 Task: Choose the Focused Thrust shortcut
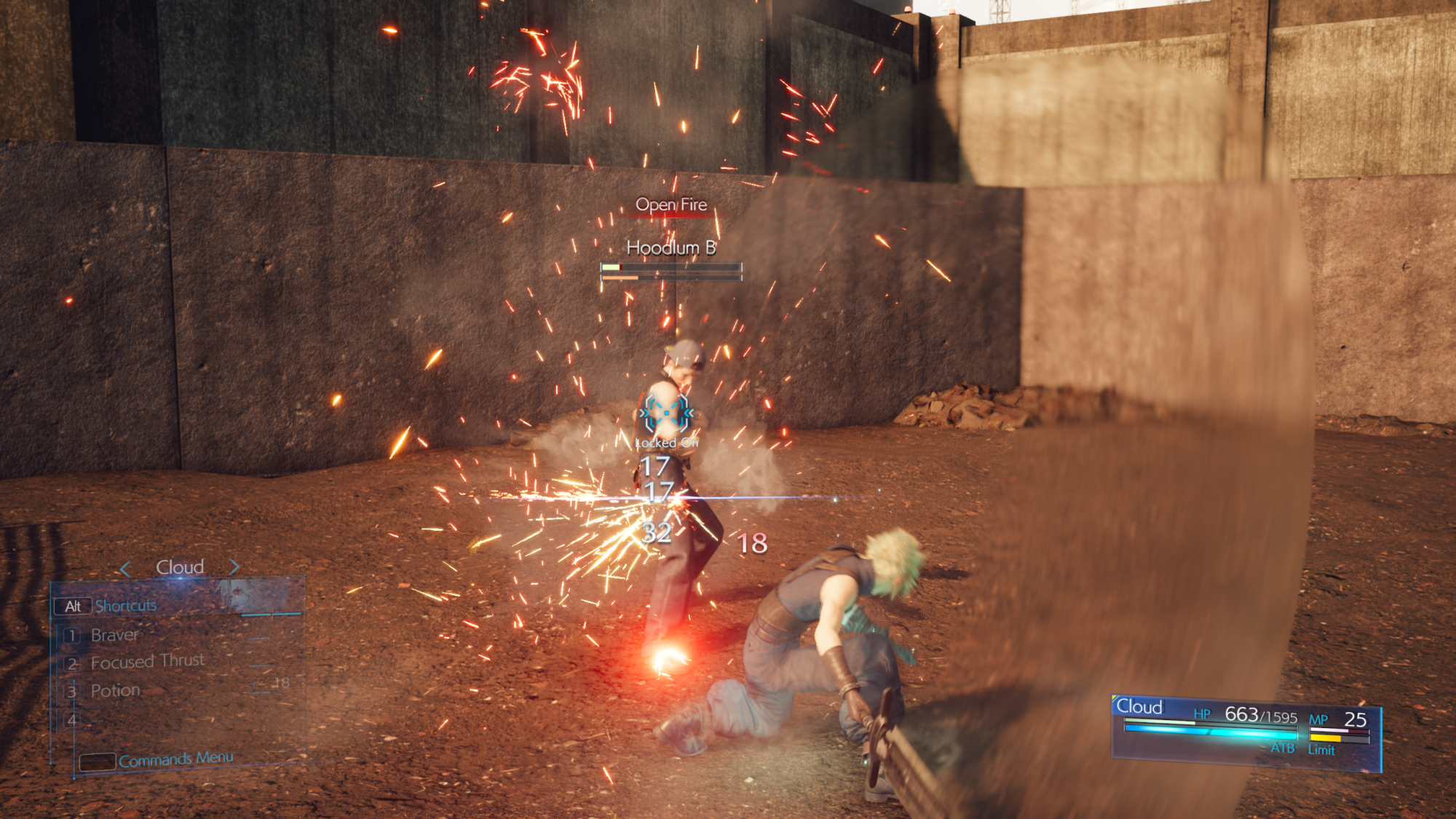147,662
